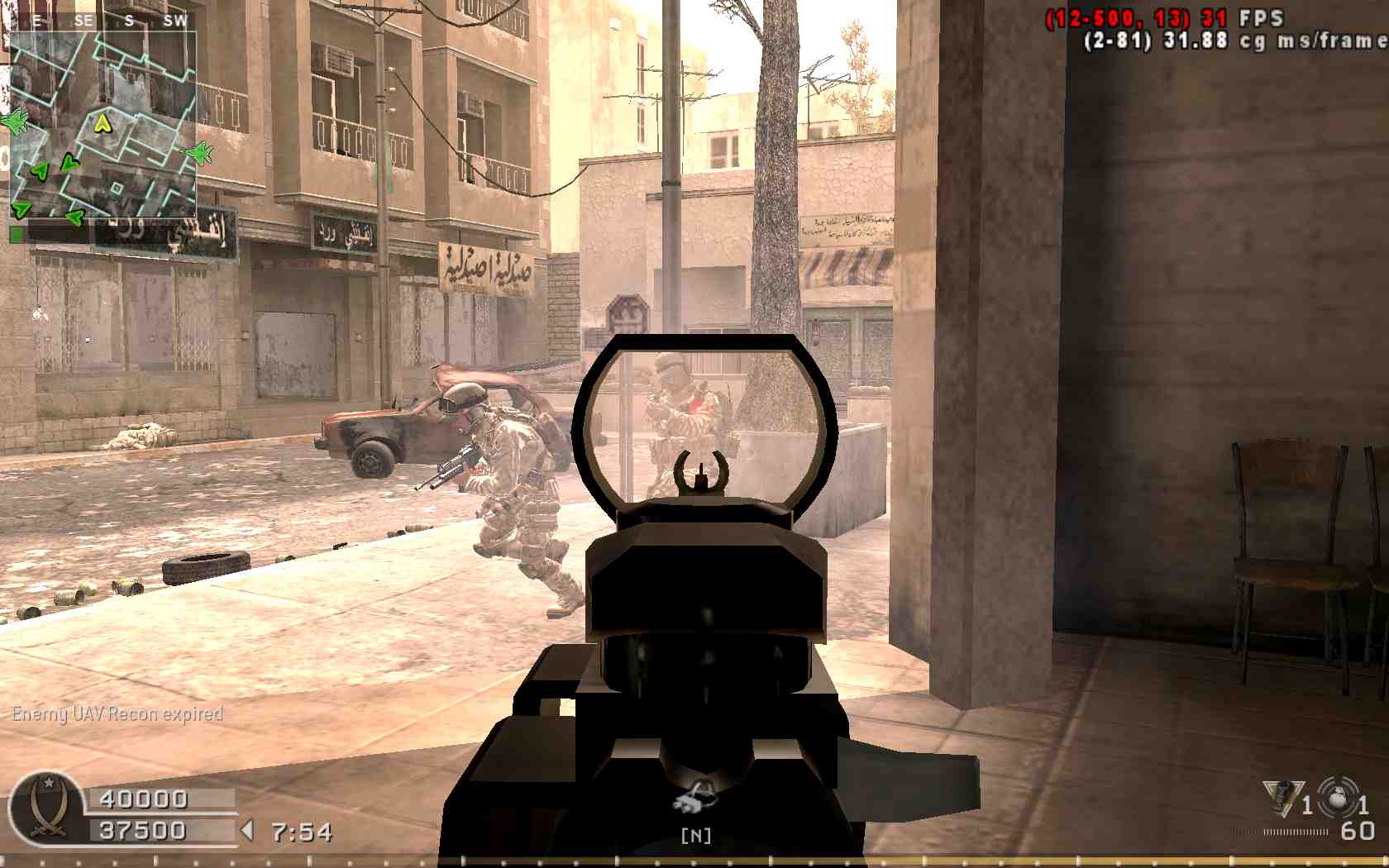Select the yellow player arrow on the minimap
The image size is (1389, 868).
tap(102, 124)
